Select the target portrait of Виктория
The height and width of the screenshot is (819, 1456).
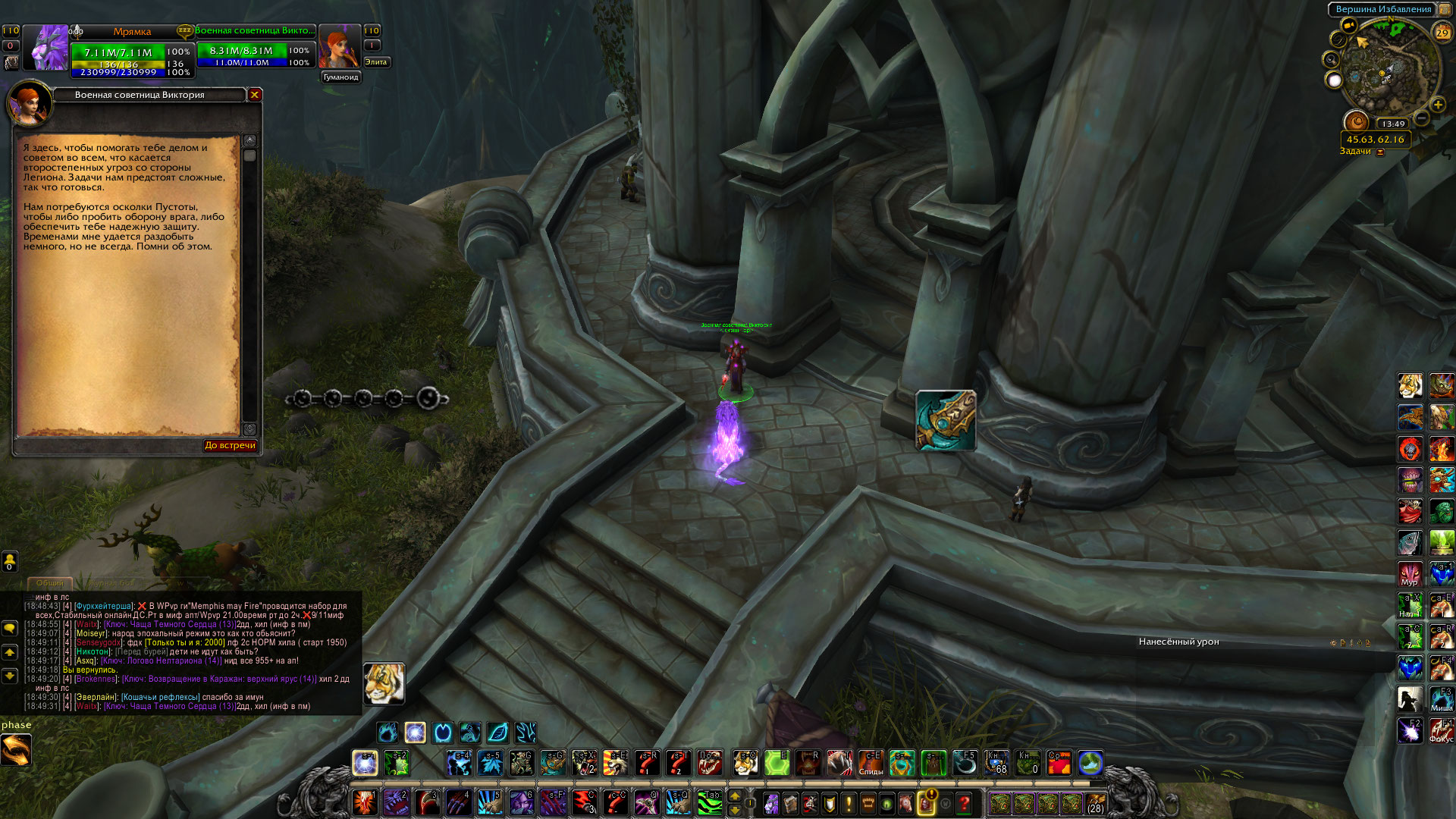[338, 47]
